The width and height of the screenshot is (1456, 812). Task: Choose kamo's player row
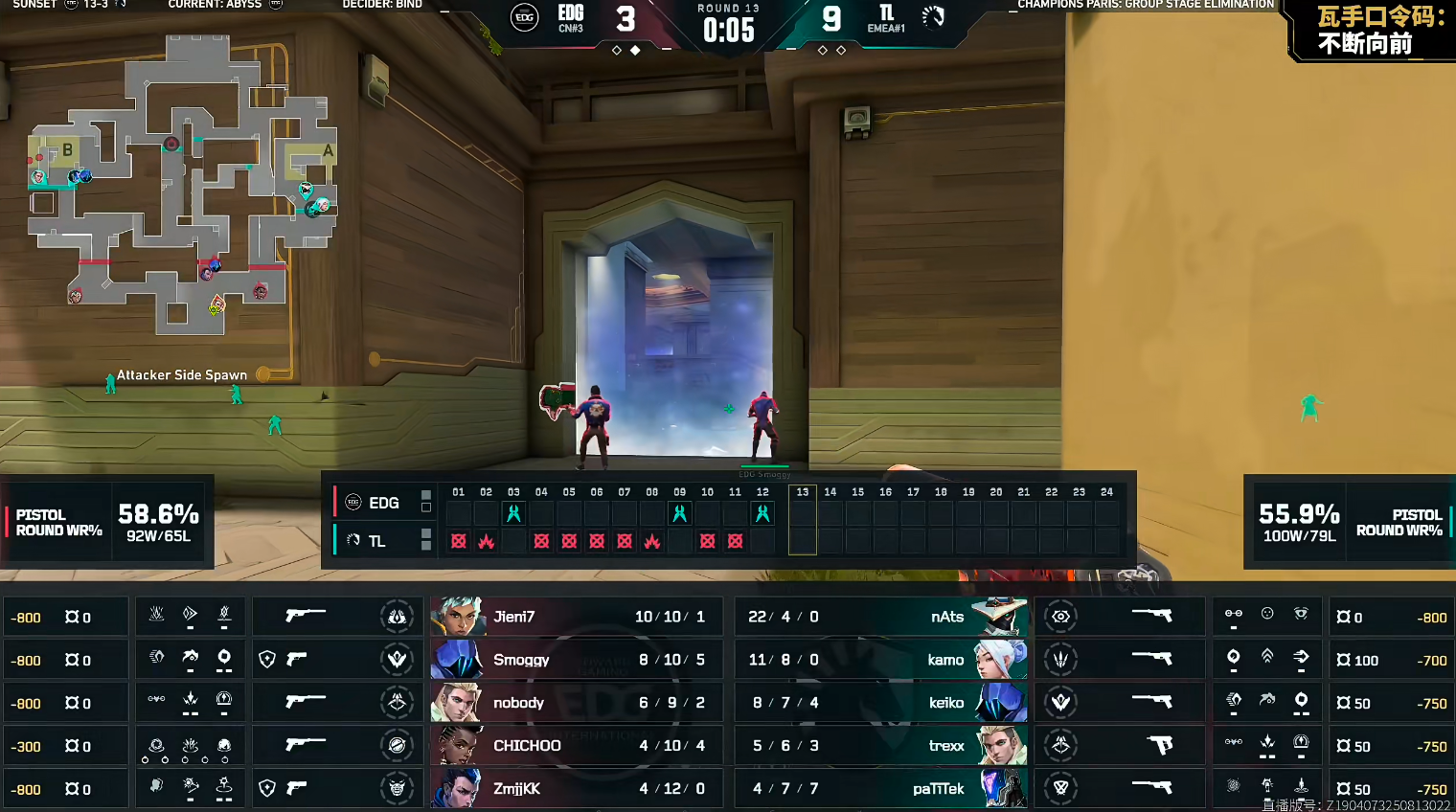(x=881, y=660)
